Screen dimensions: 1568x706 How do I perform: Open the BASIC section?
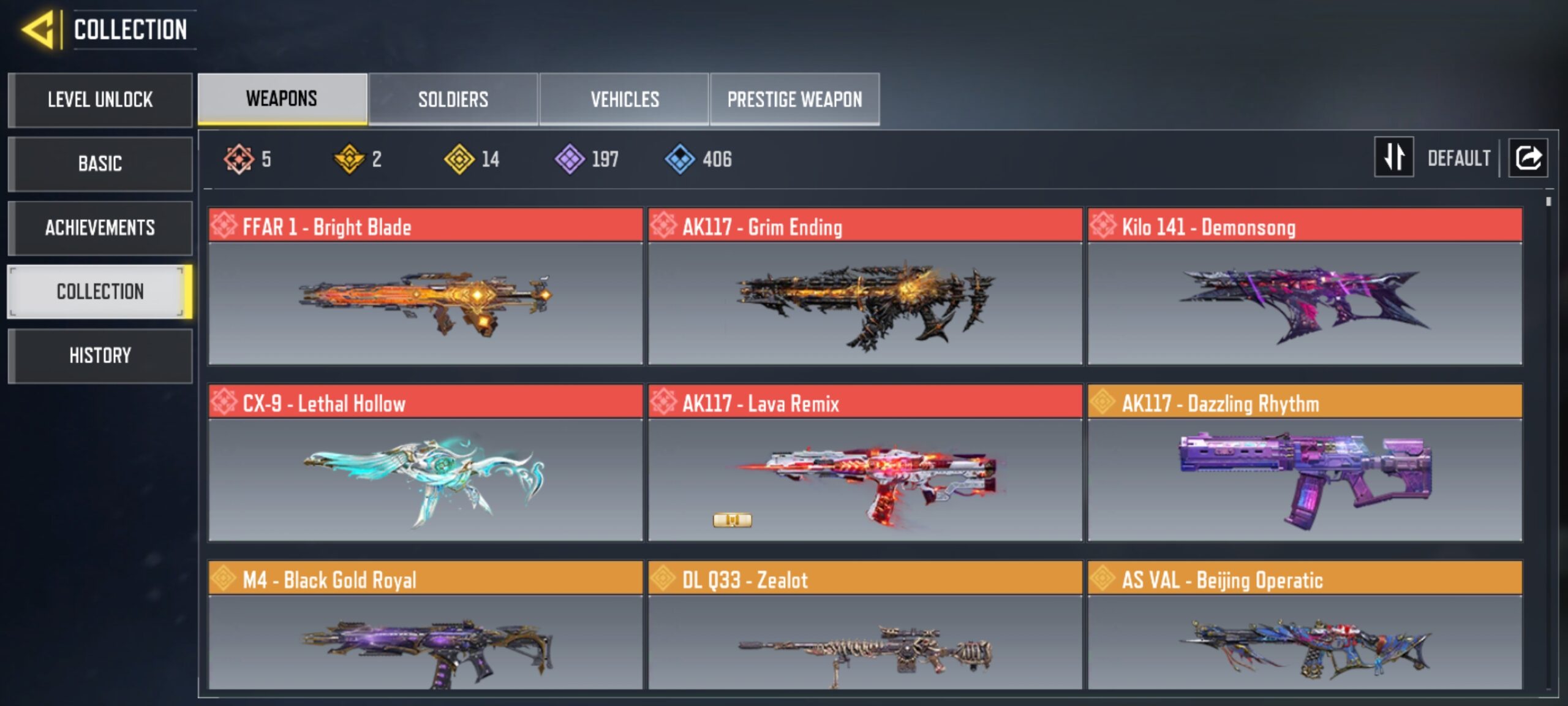pyautogui.click(x=100, y=164)
